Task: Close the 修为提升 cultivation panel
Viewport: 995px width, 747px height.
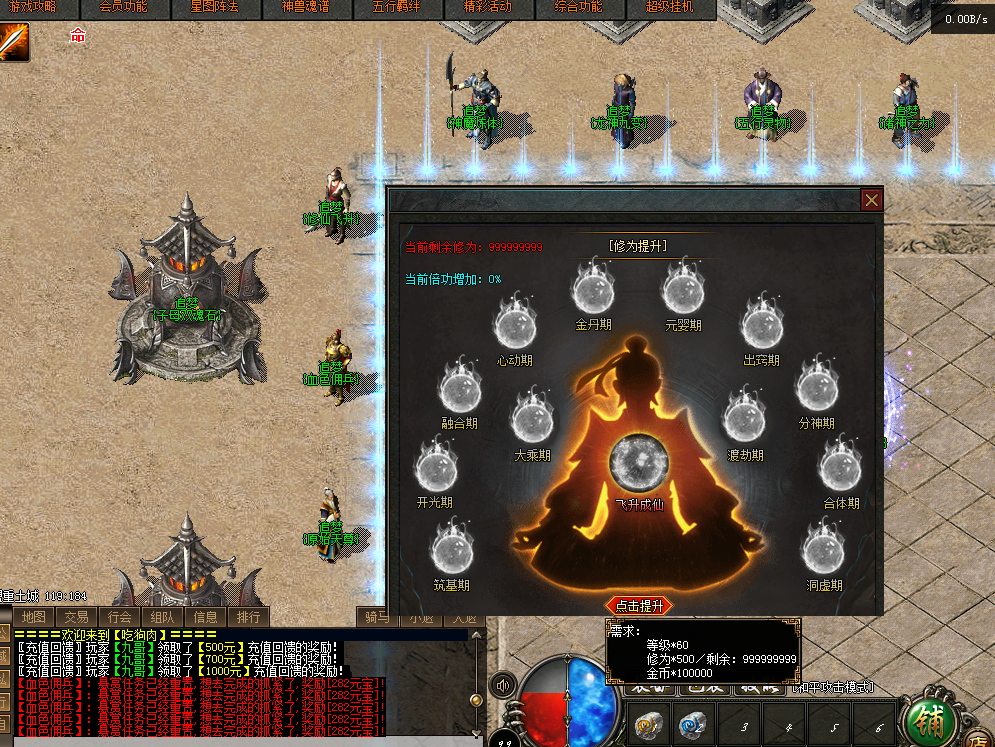Action: click(x=872, y=200)
